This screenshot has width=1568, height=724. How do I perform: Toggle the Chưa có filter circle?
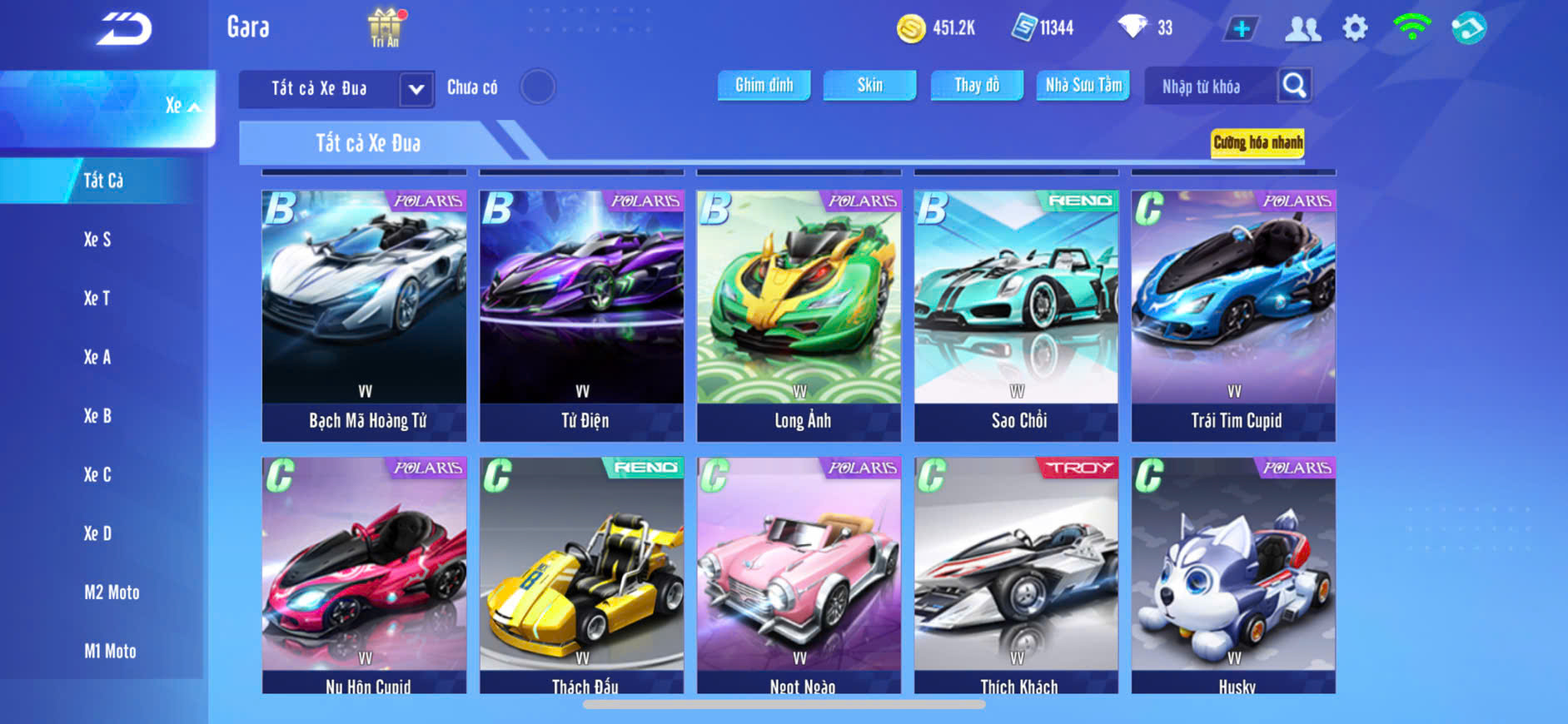point(537,87)
